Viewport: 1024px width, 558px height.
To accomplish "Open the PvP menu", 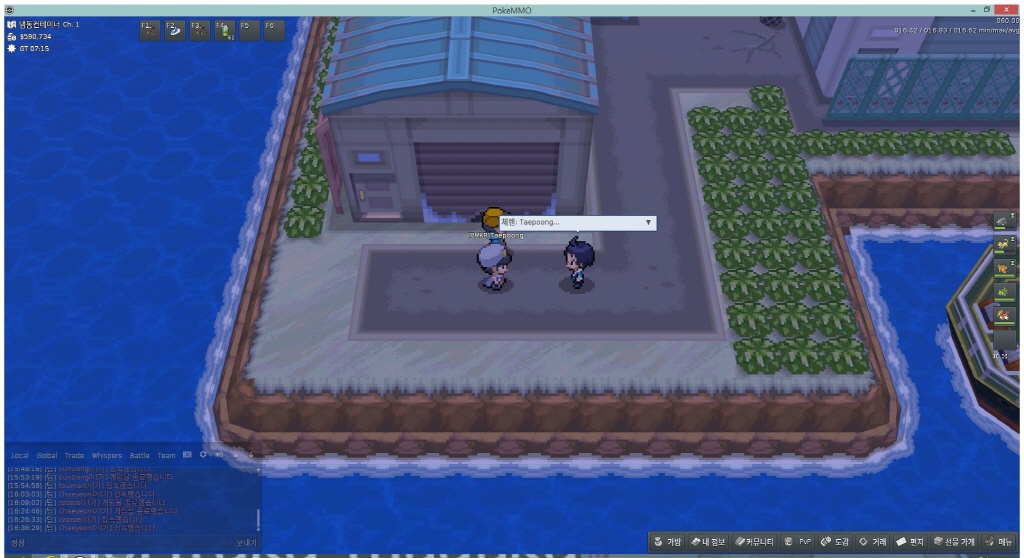I will point(799,542).
